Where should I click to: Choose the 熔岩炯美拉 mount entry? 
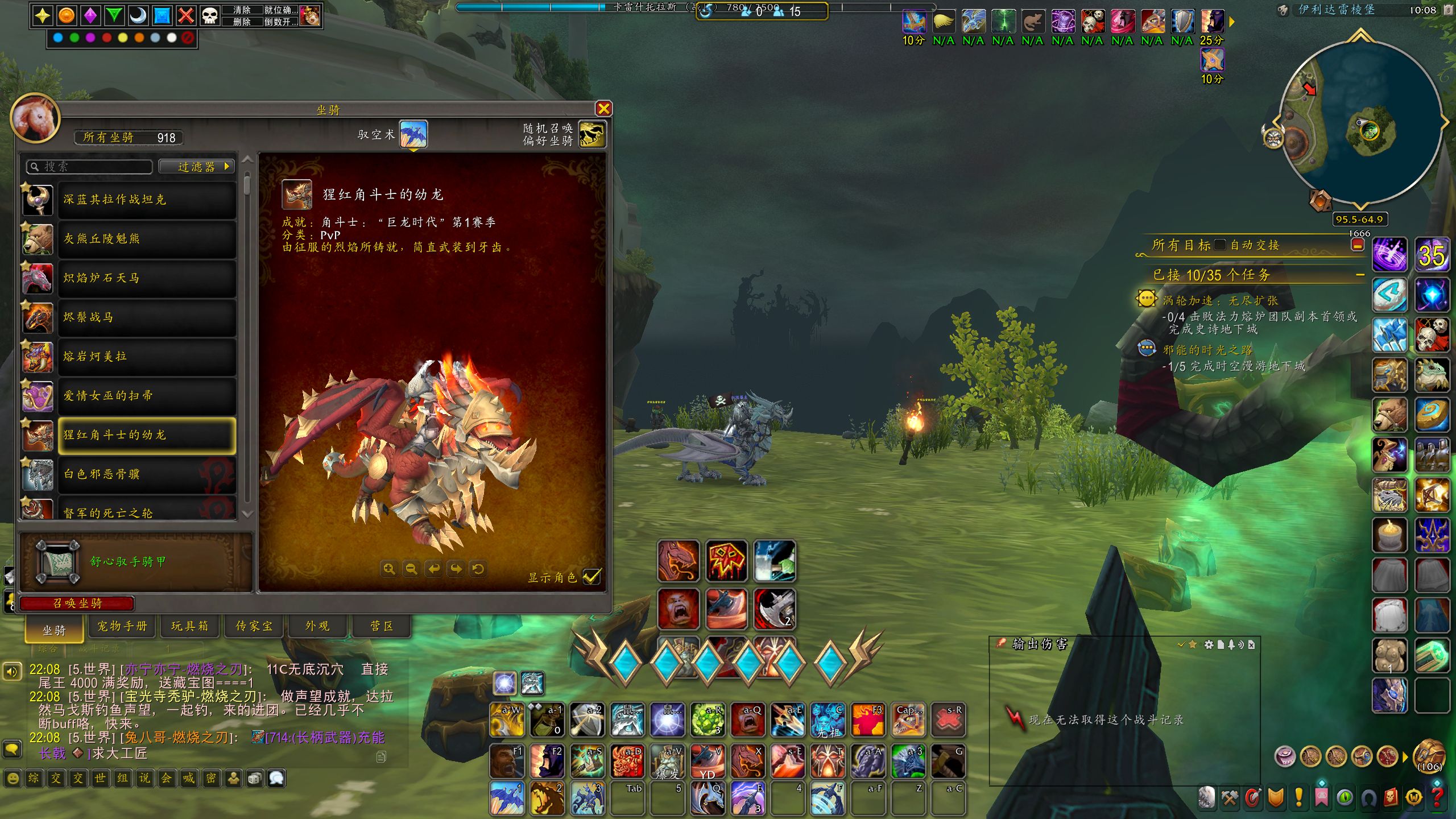click(x=146, y=357)
